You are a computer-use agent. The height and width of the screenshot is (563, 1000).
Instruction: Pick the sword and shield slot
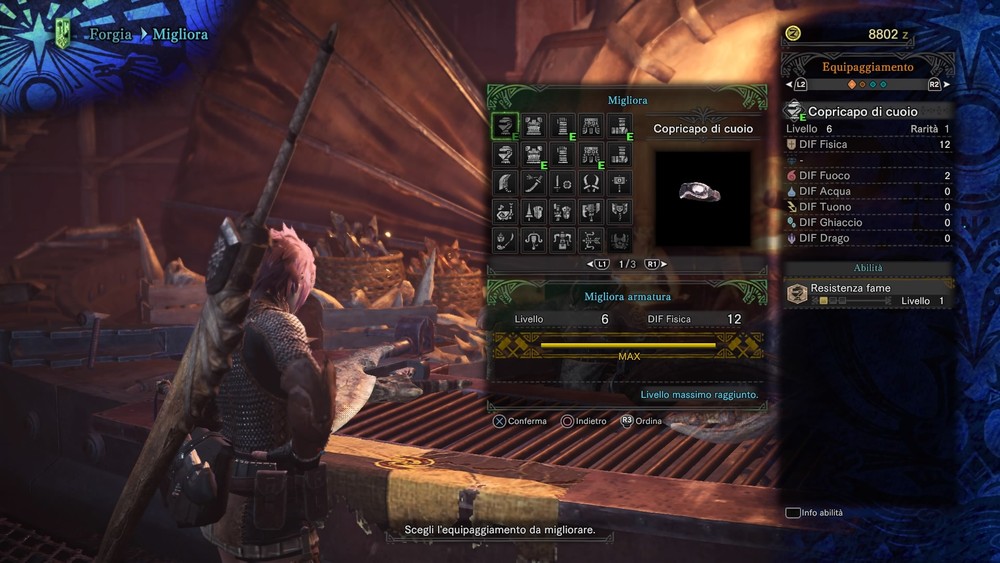pos(562,184)
